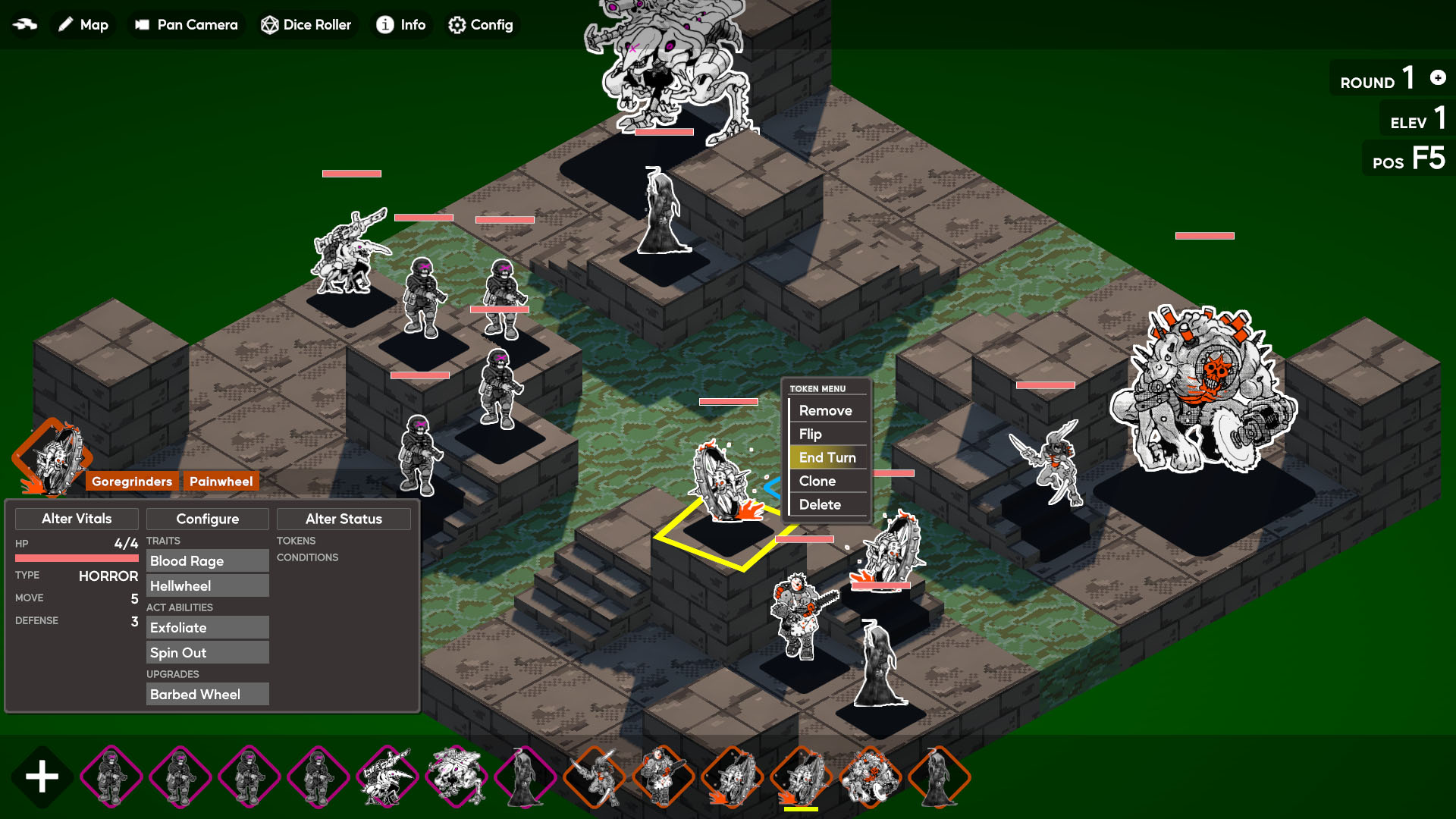Open Alter Status options

(344, 519)
